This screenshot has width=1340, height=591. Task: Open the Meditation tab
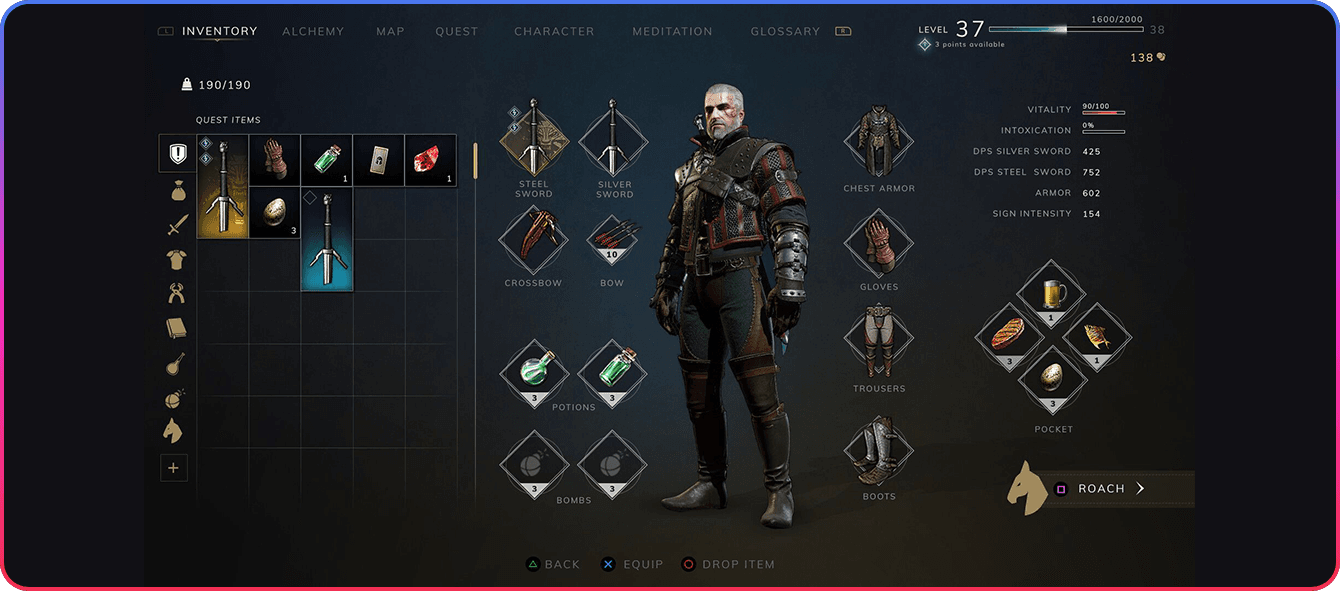pyautogui.click(x=672, y=32)
